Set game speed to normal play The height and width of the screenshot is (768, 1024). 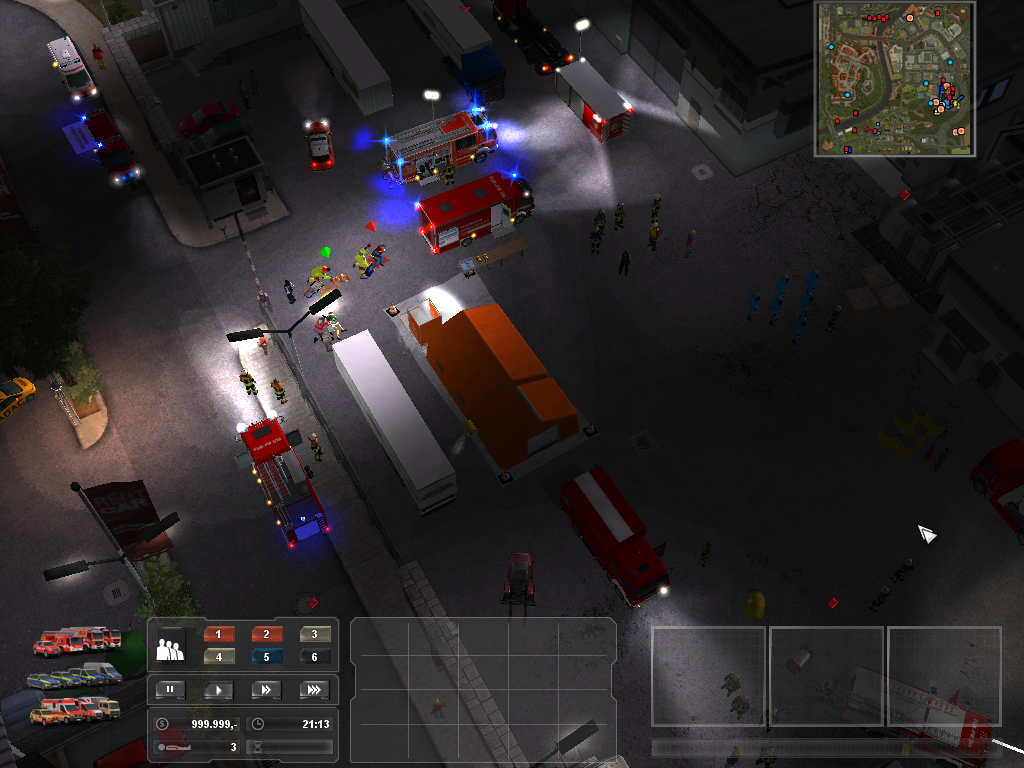218,689
